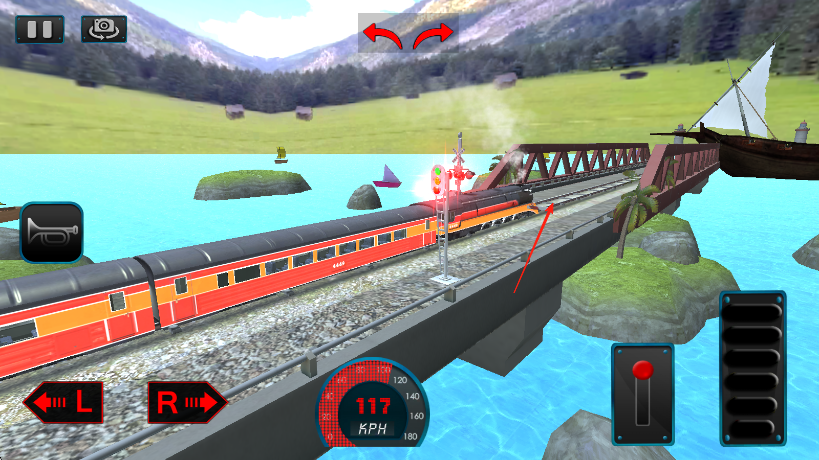Tap the left curved red arrow
This screenshot has height=460, width=819.
[382, 36]
